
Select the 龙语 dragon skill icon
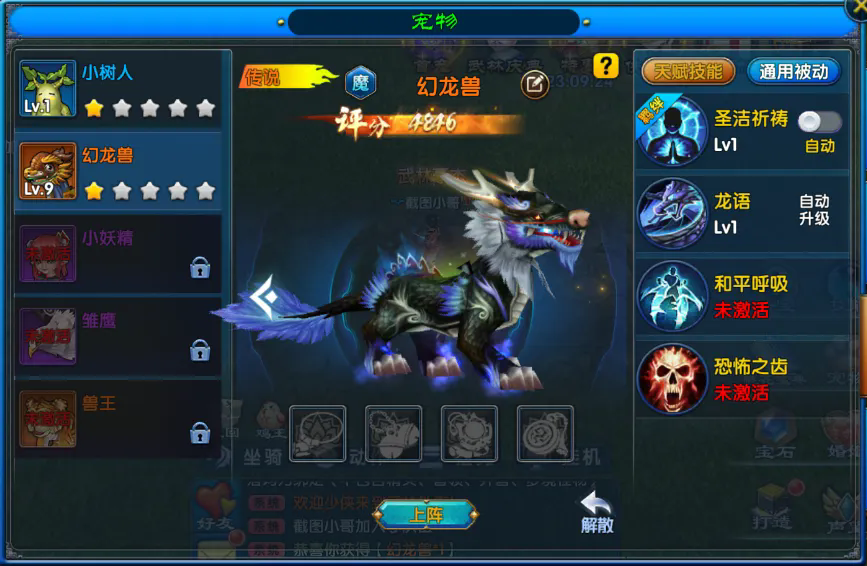coord(672,214)
